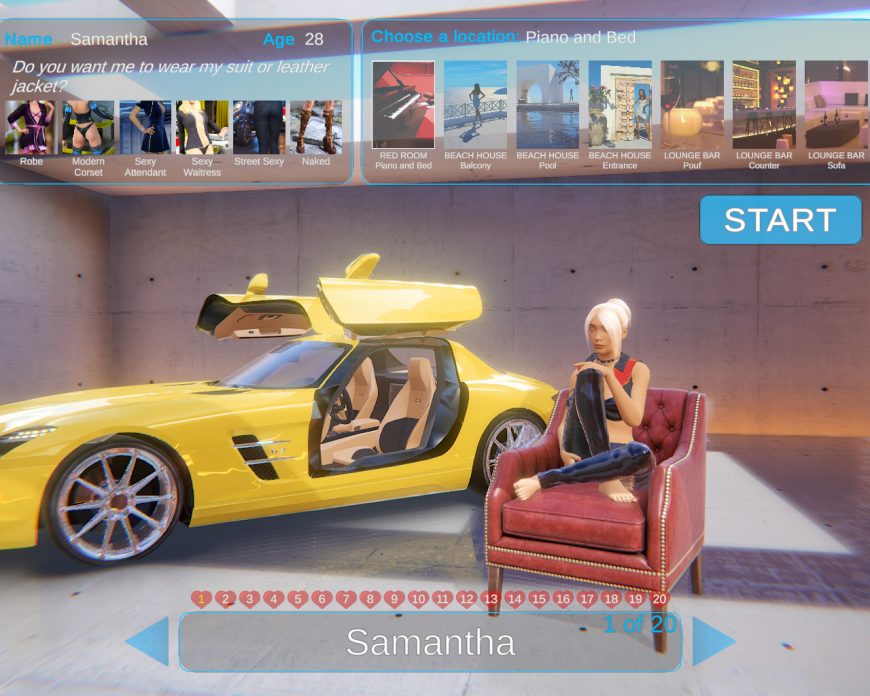Click the START button

click(x=780, y=220)
